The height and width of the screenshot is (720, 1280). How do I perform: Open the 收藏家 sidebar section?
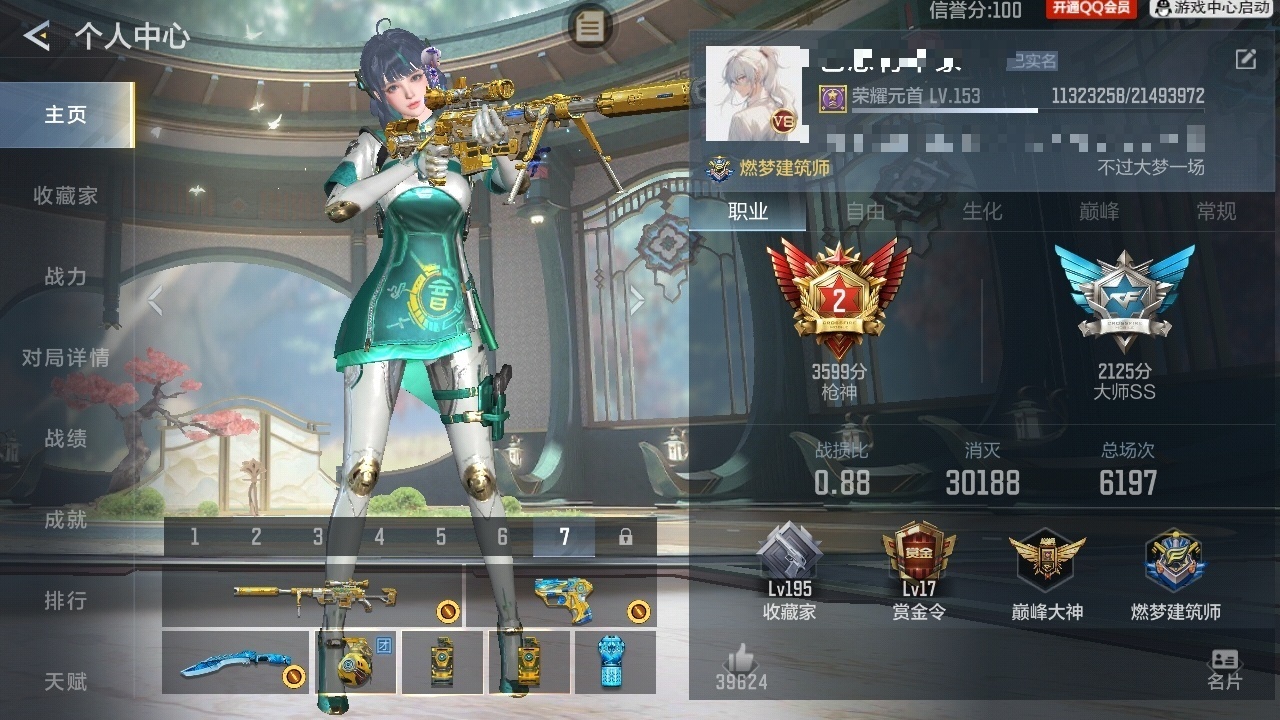coord(66,196)
